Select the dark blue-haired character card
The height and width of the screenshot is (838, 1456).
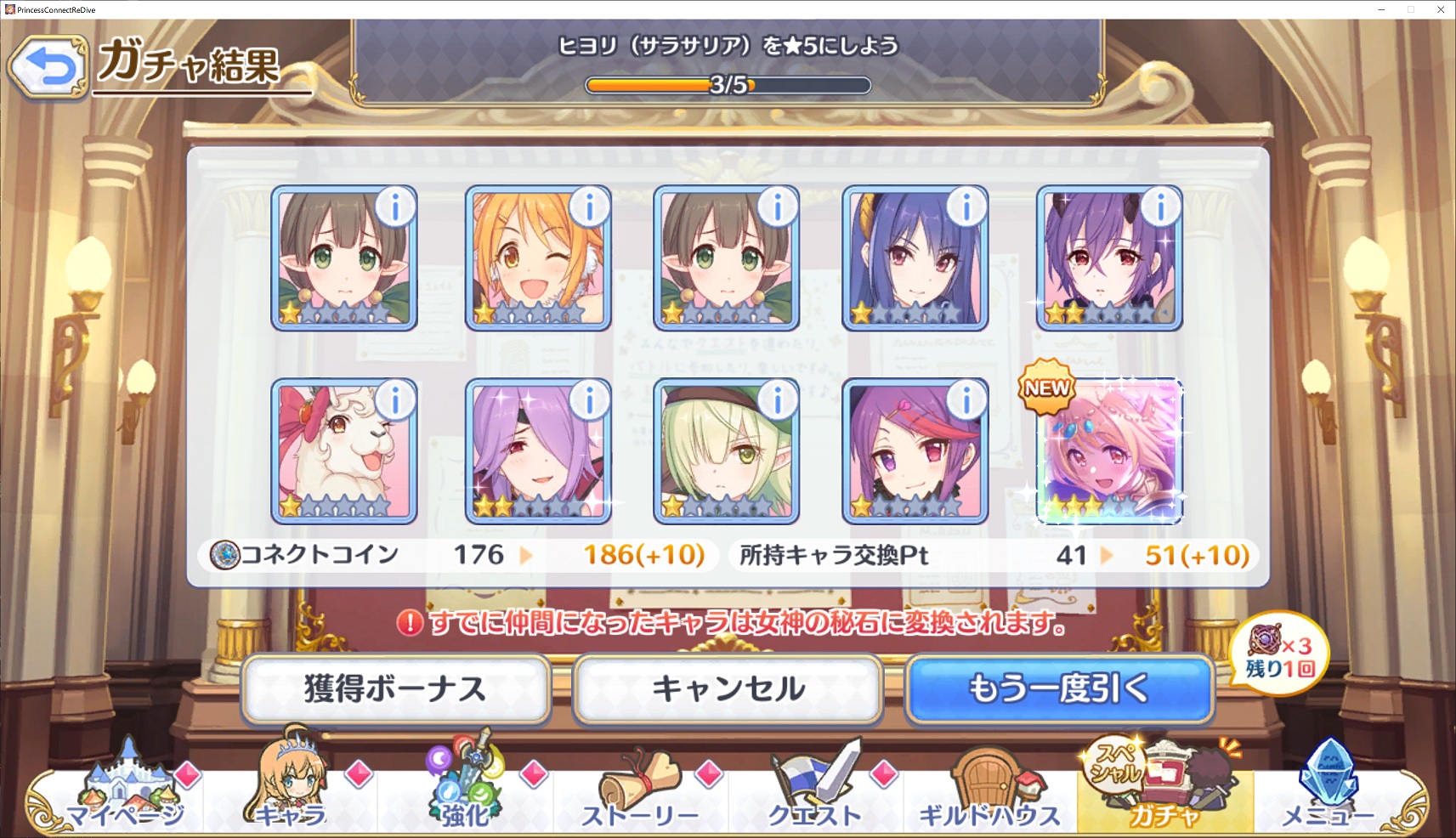click(915, 258)
